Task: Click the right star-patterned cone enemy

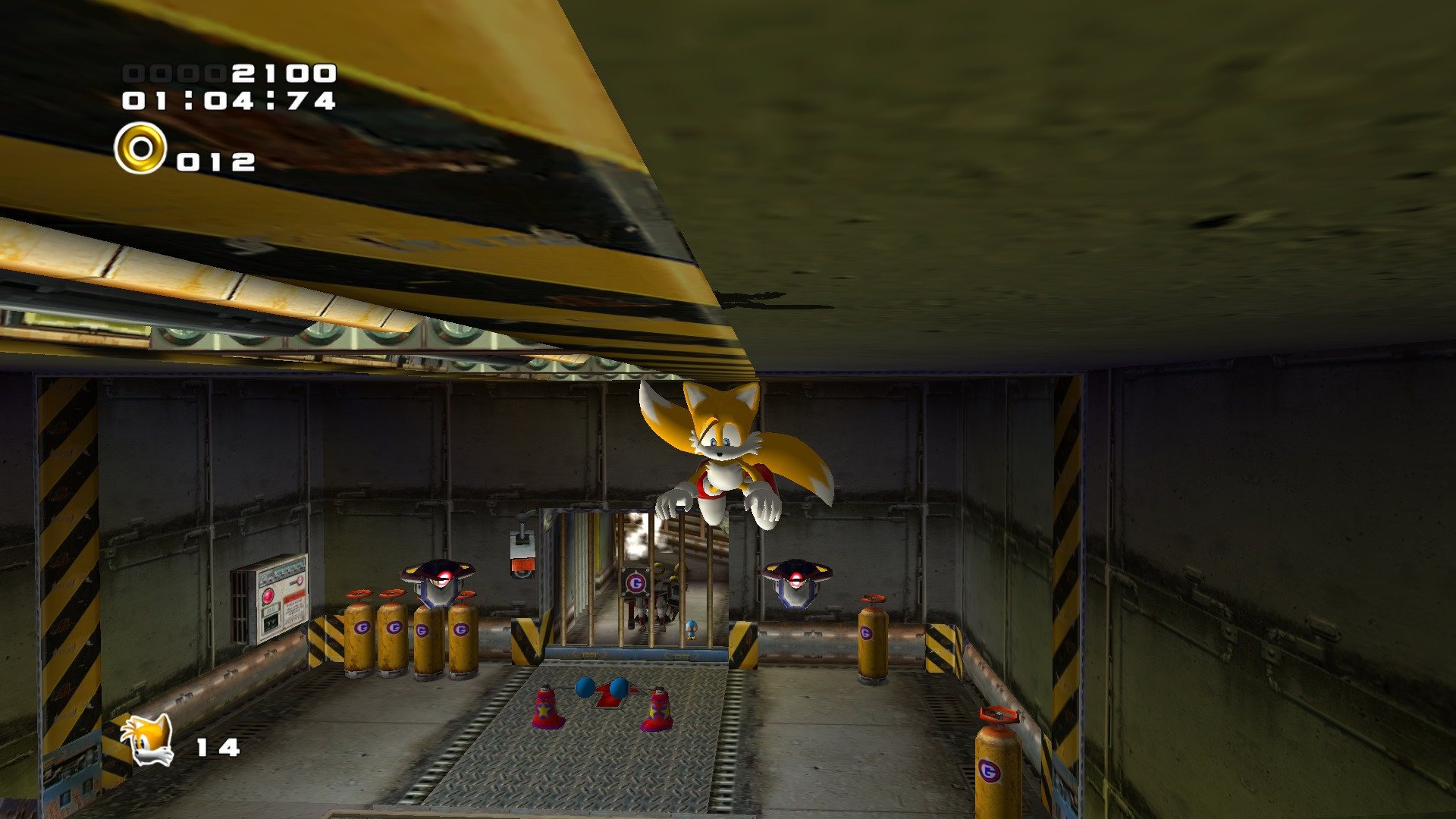Action: pos(657,713)
